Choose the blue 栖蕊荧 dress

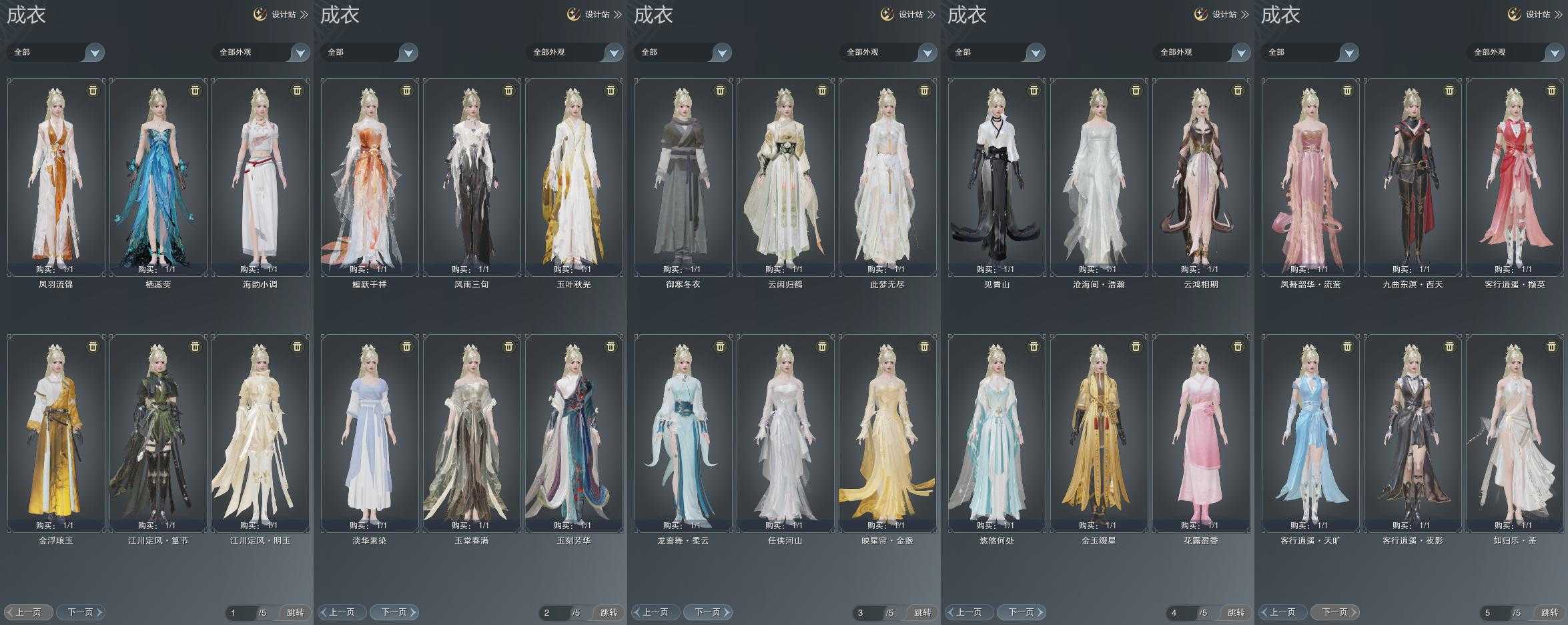pyautogui.click(x=158, y=177)
